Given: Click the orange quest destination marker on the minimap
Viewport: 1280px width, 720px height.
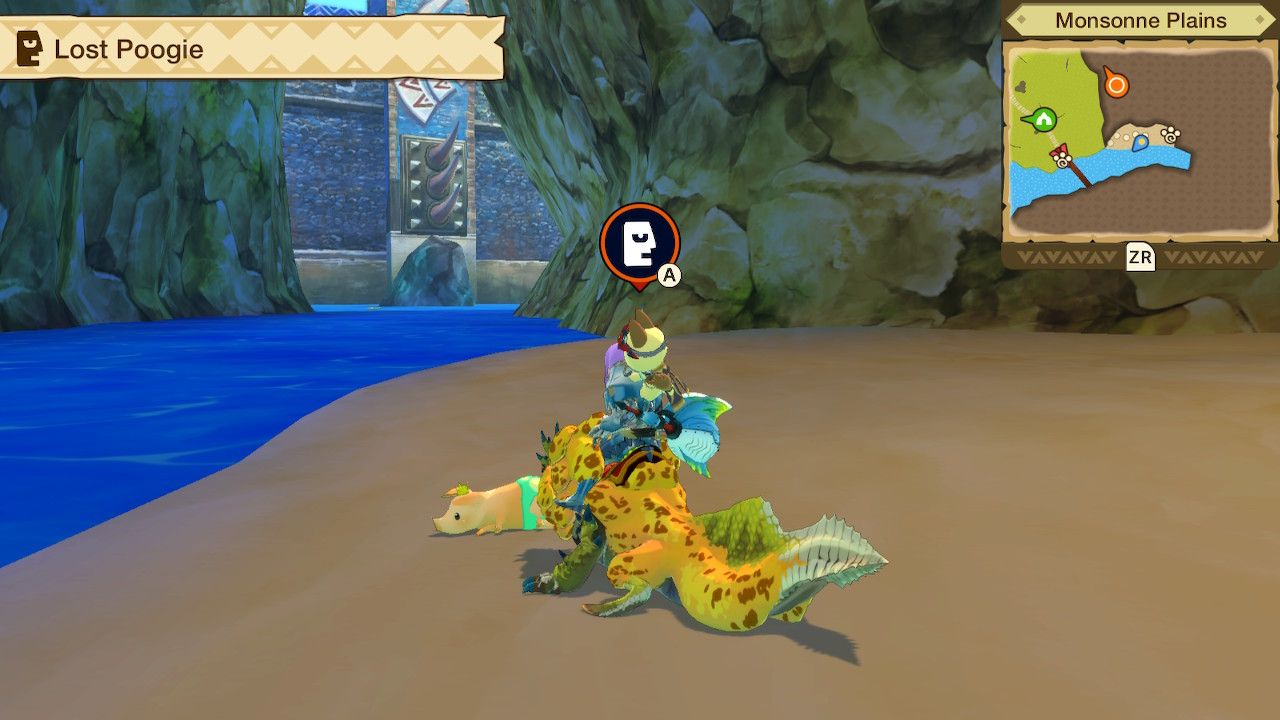Looking at the screenshot, I should click(x=1116, y=84).
